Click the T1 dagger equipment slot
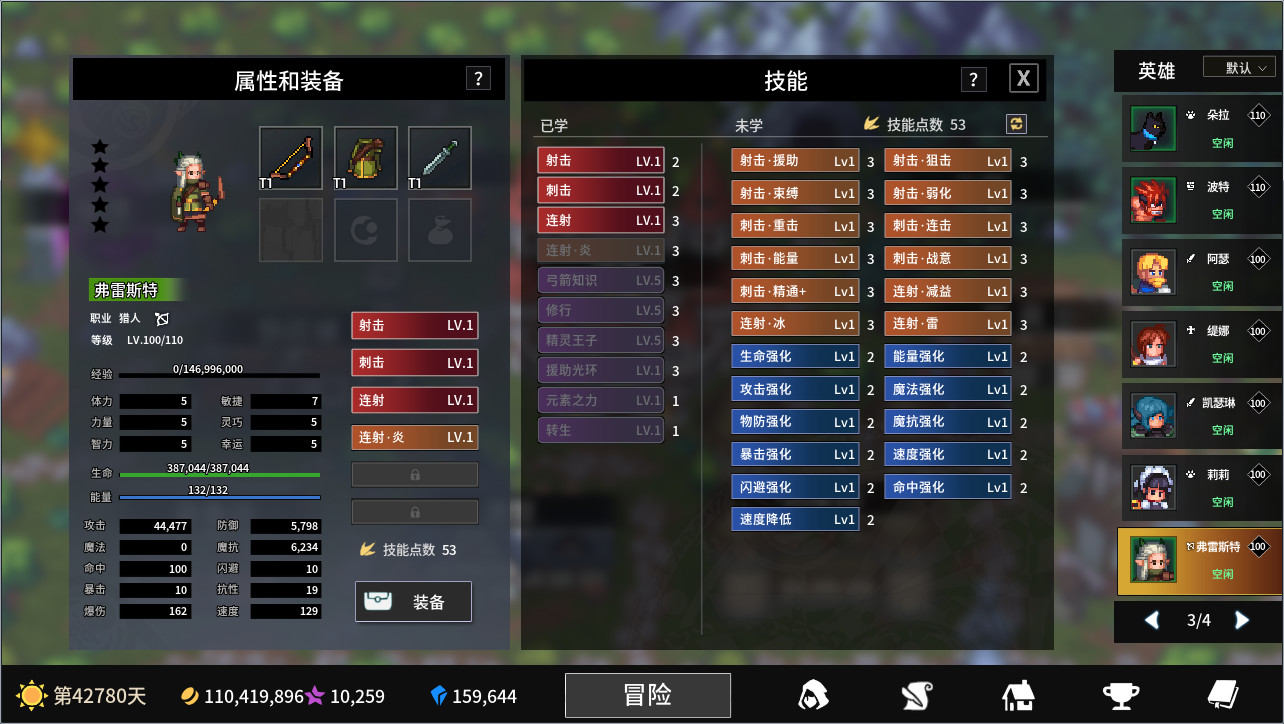 click(x=439, y=158)
